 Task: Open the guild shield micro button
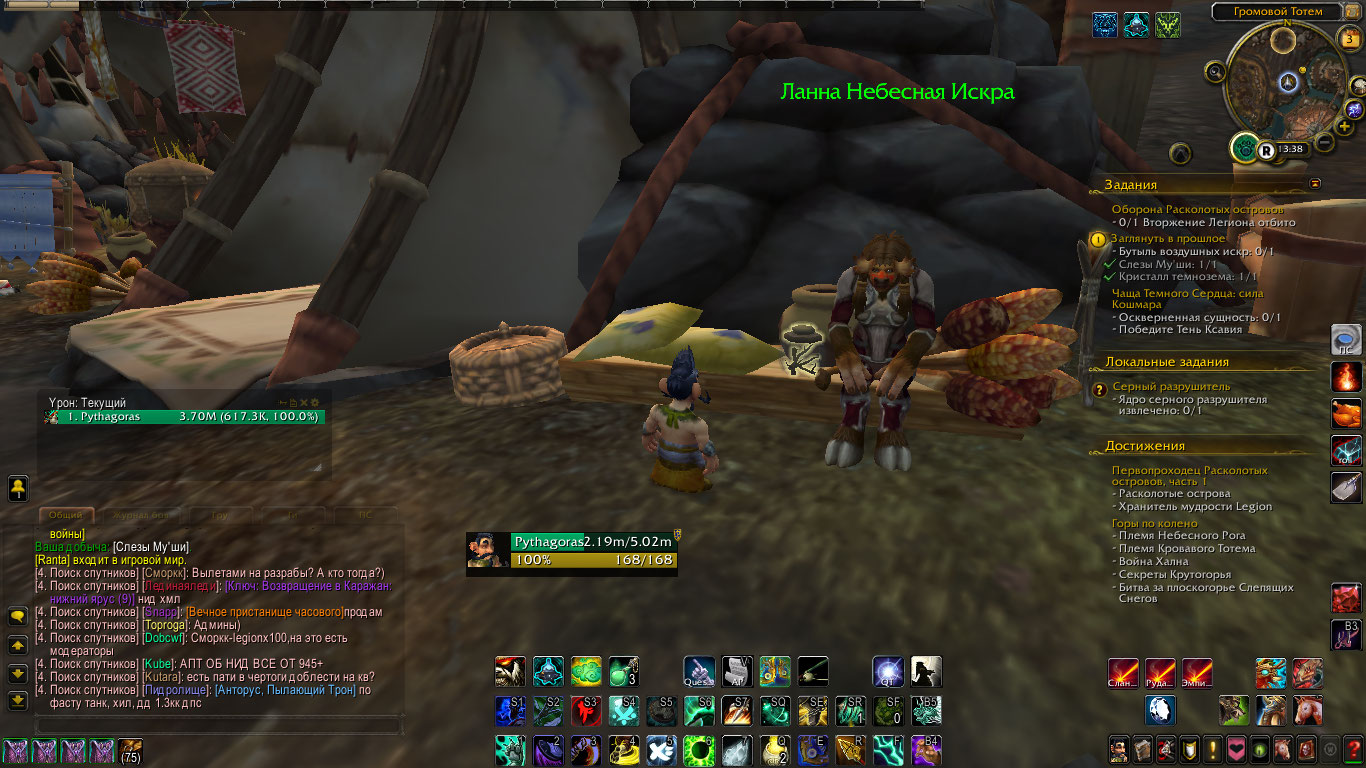[x=1190, y=749]
